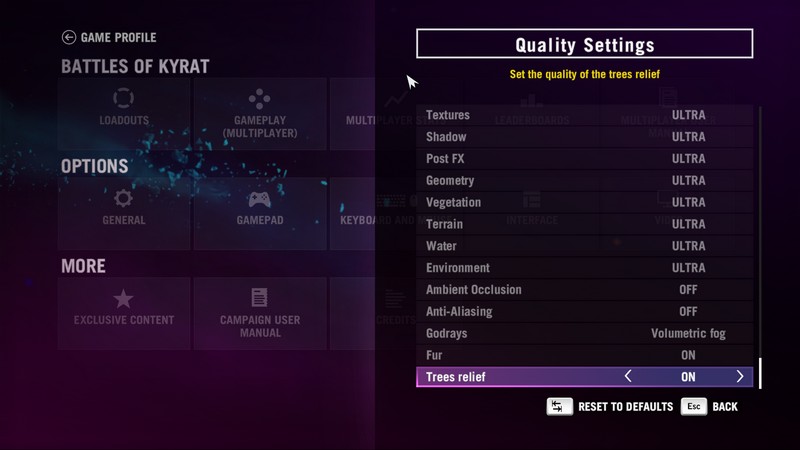The image size is (800, 450).
Task: Open the Campaign User Manual tile
Action: pyautogui.click(x=259, y=312)
